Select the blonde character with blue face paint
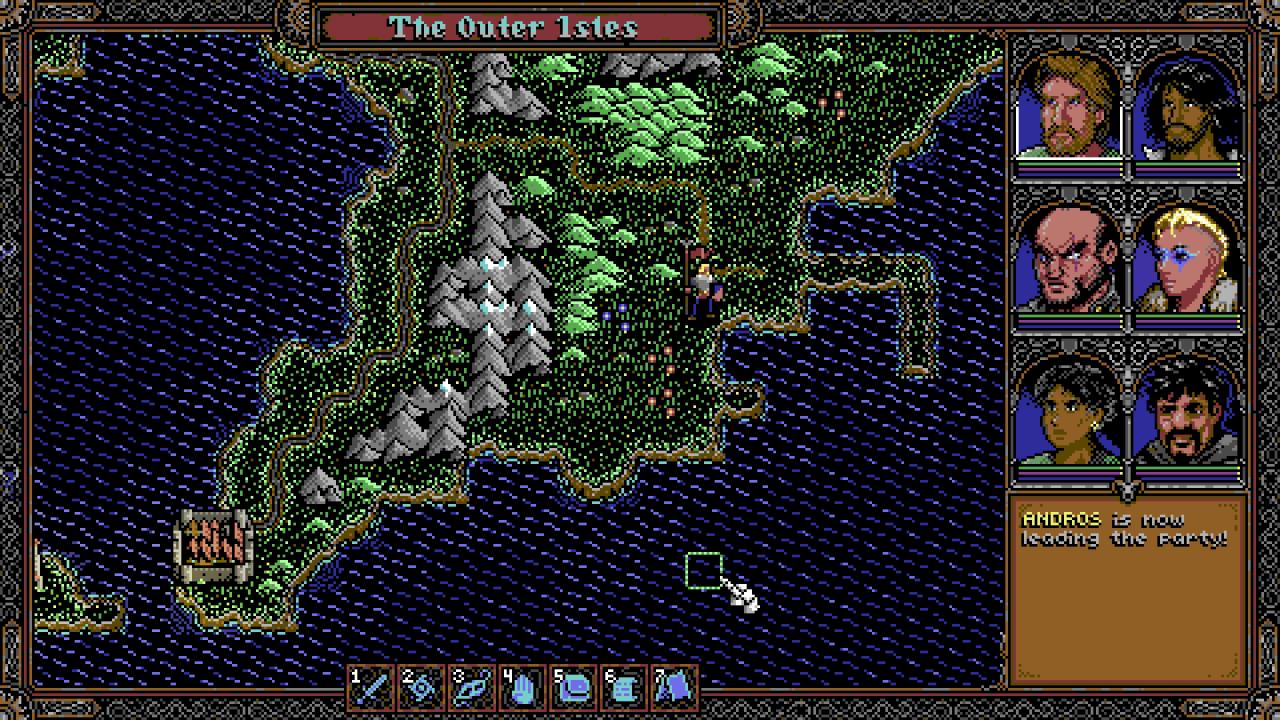The height and width of the screenshot is (720, 1280). click(x=1188, y=260)
